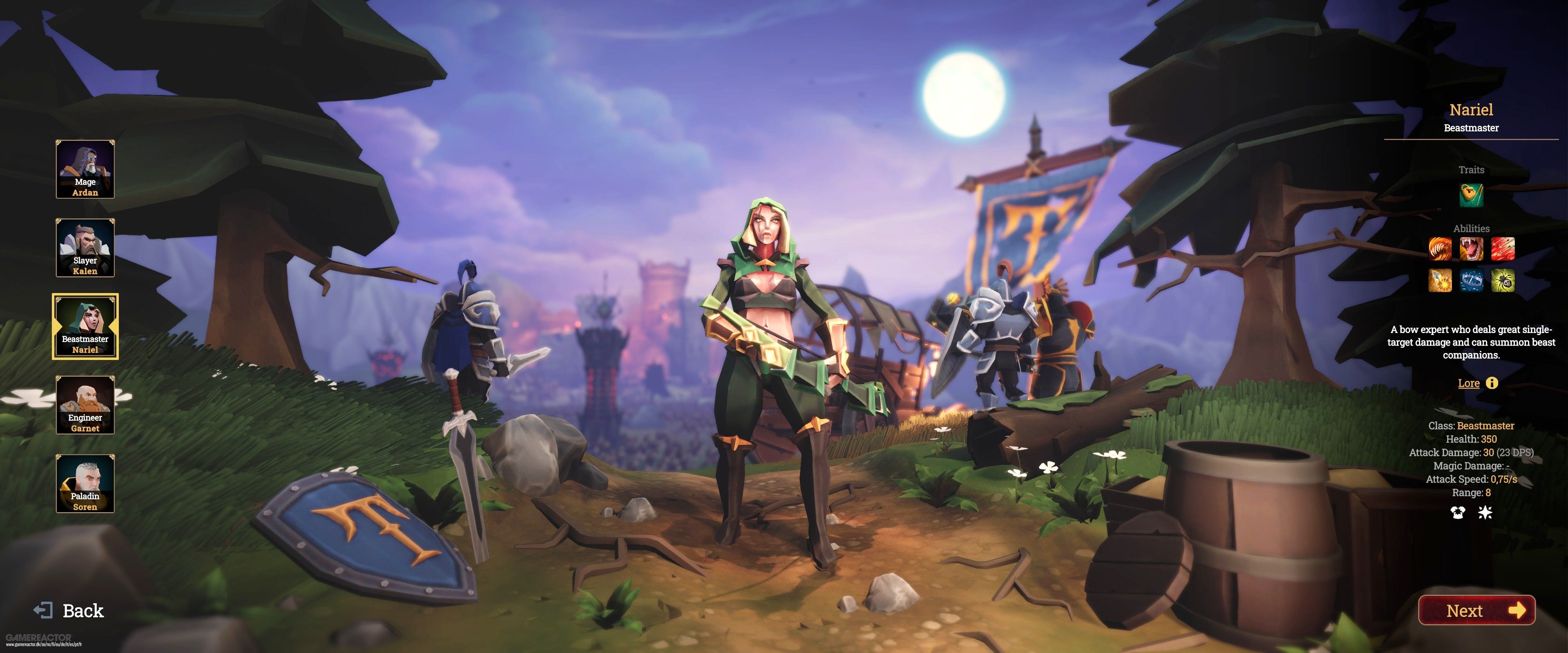This screenshot has height=653, width=1568.
Task: Open the info icon next to Lore
Action: tap(1491, 383)
